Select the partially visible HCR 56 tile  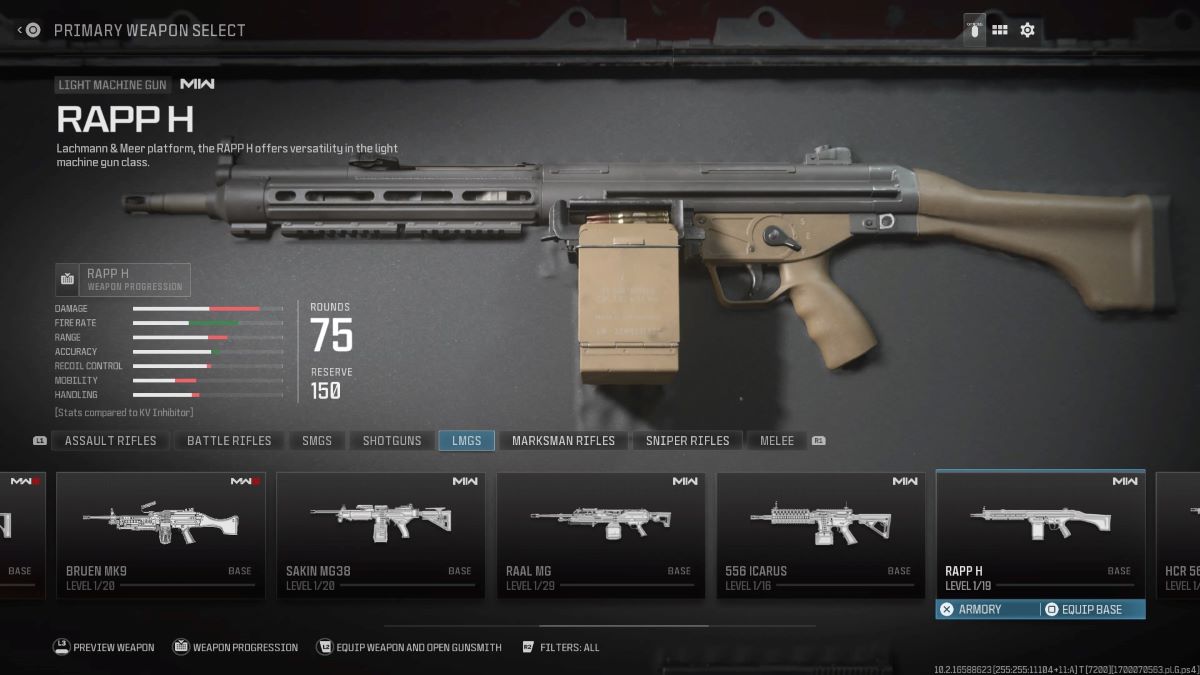[x=1178, y=535]
